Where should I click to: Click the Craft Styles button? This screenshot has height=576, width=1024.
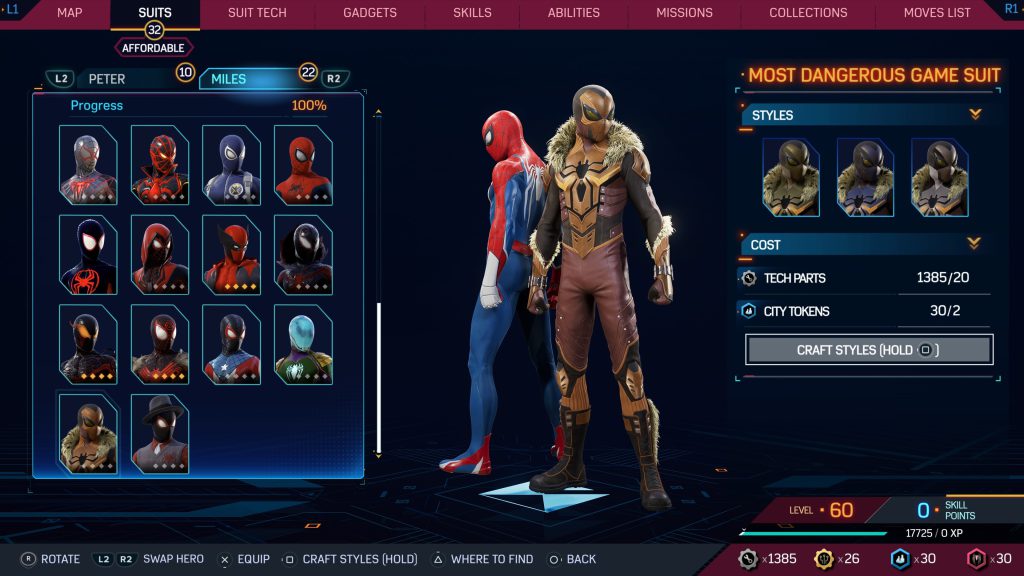tap(868, 350)
